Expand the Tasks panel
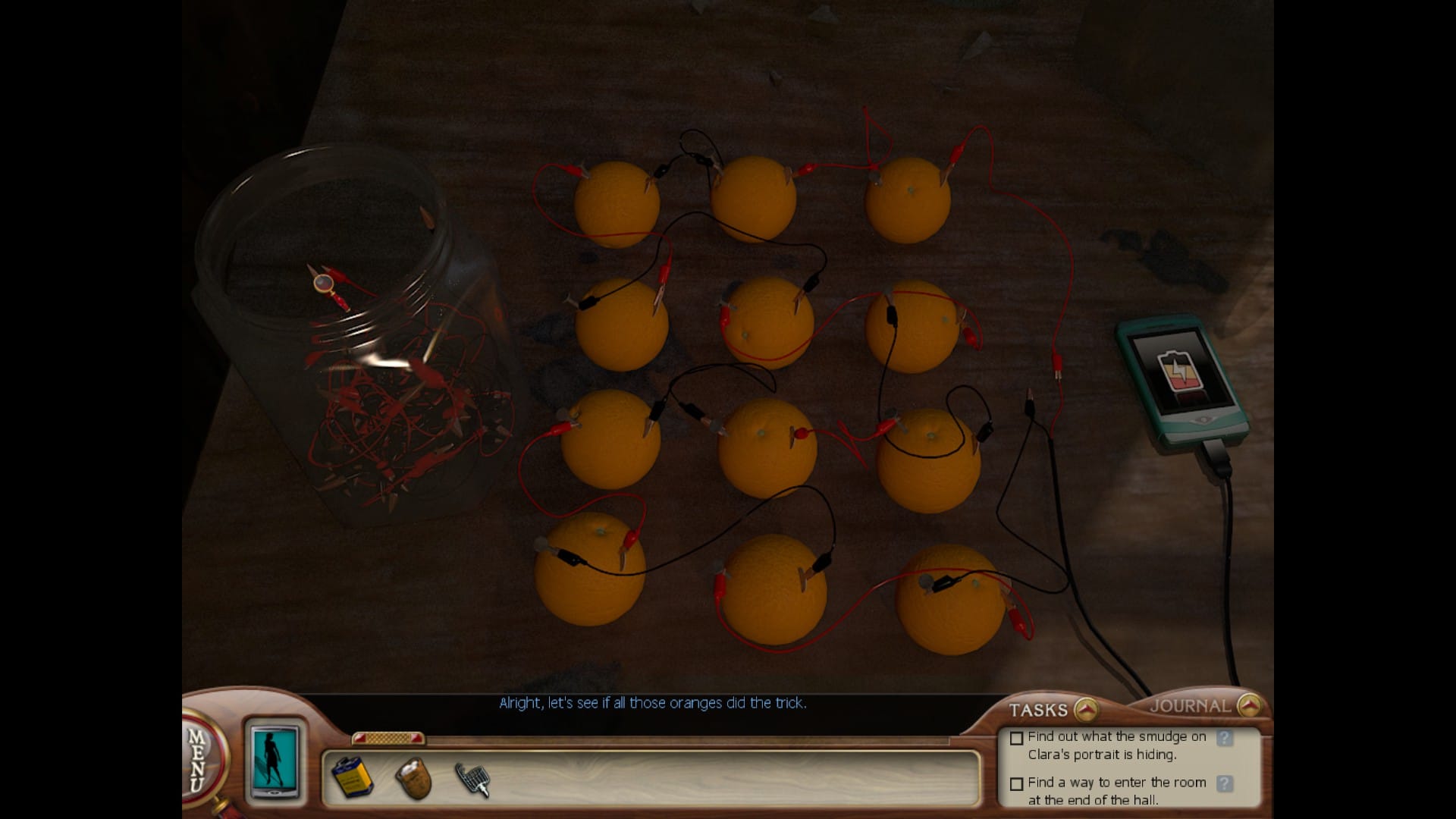This screenshot has height=819, width=1456. pos(1087,710)
